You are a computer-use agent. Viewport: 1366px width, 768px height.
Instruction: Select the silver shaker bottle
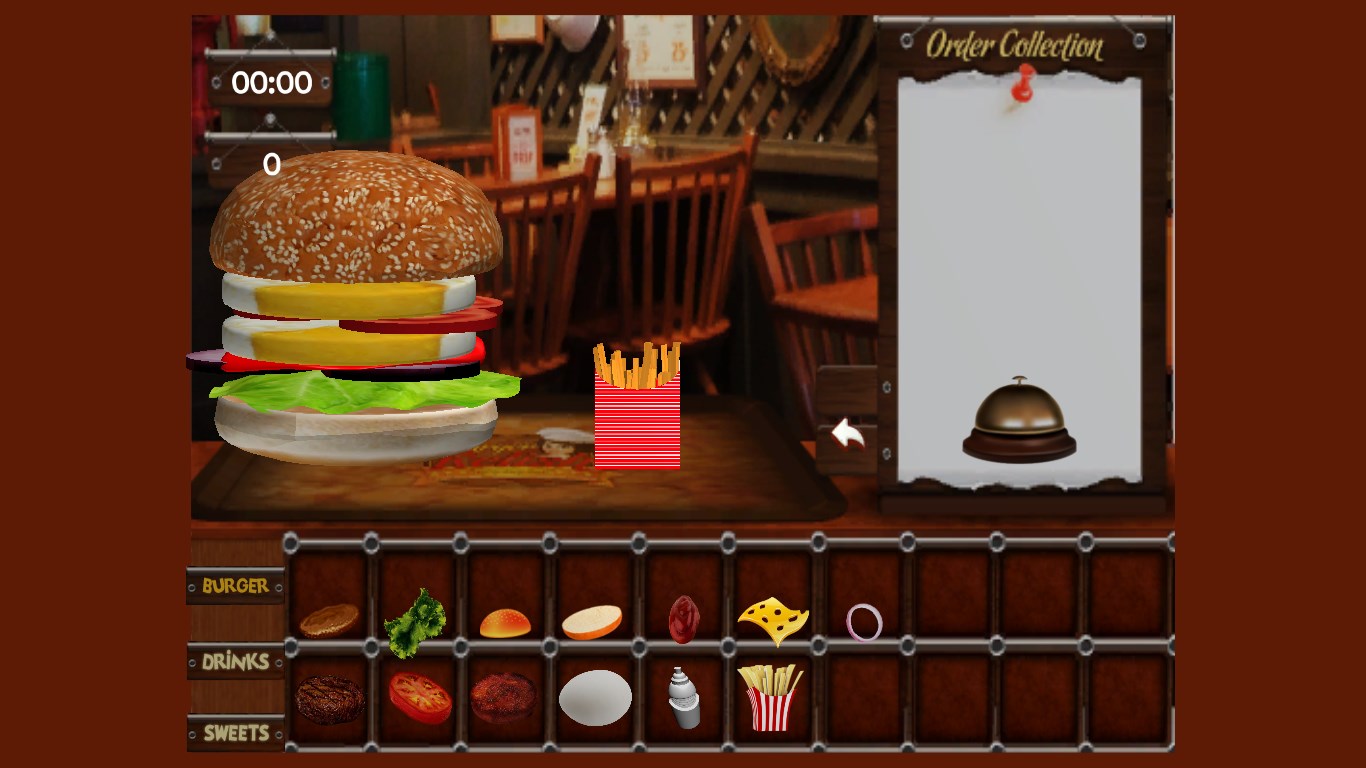tap(684, 697)
